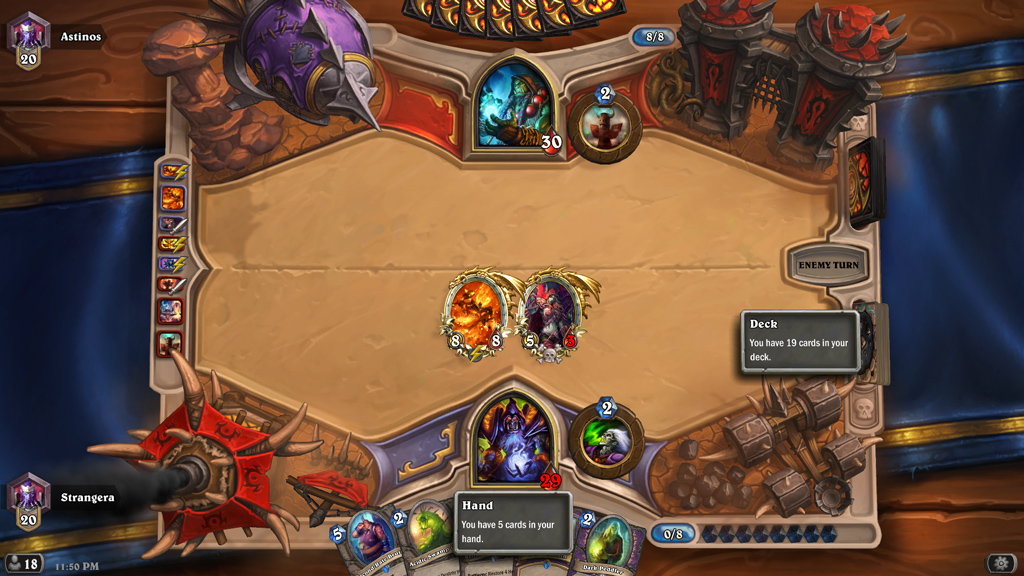Click the opponent's shaman hero power
Viewport: 1024px width, 576px height.
pos(605,128)
